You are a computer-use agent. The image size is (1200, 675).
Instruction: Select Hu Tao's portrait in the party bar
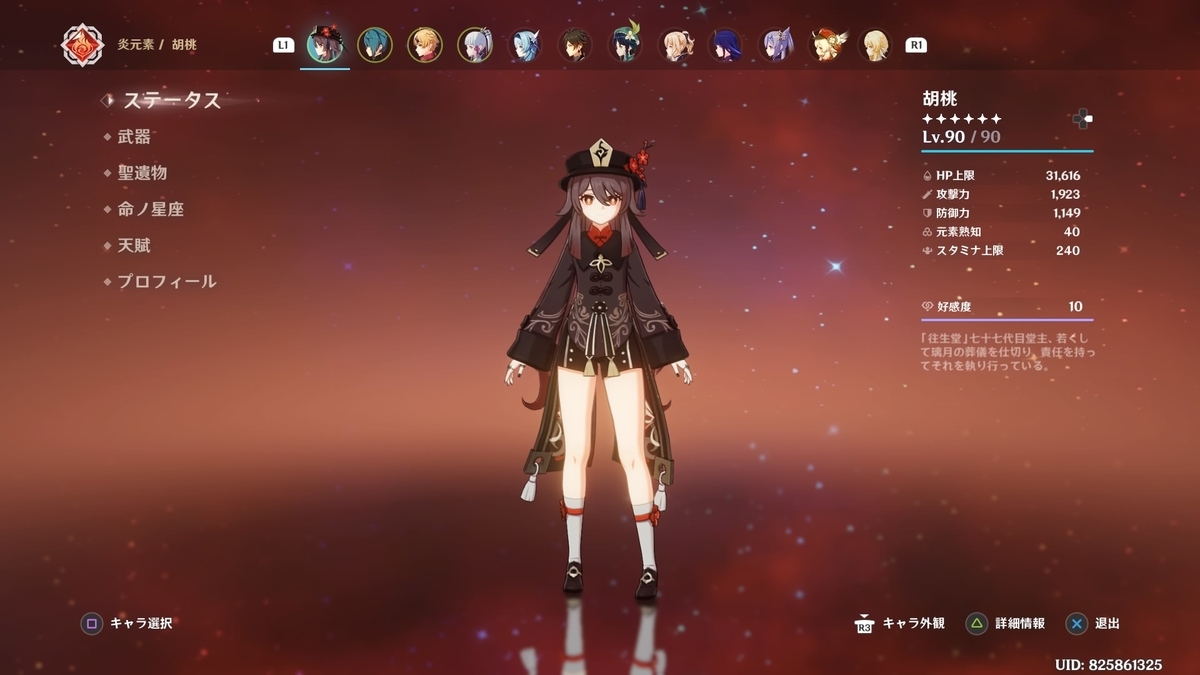tap(325, 45)
